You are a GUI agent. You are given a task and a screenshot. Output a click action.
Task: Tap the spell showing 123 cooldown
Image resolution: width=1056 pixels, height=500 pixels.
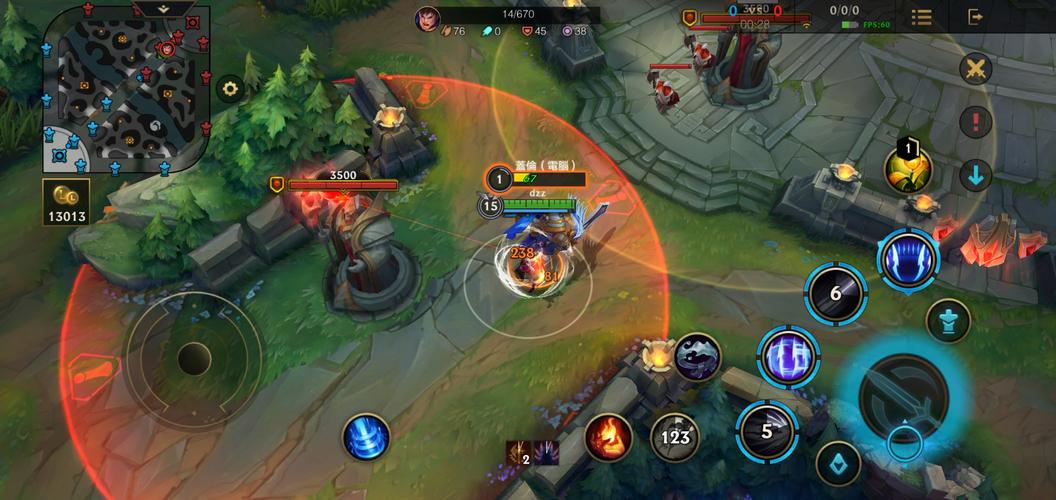click(675, 436)
